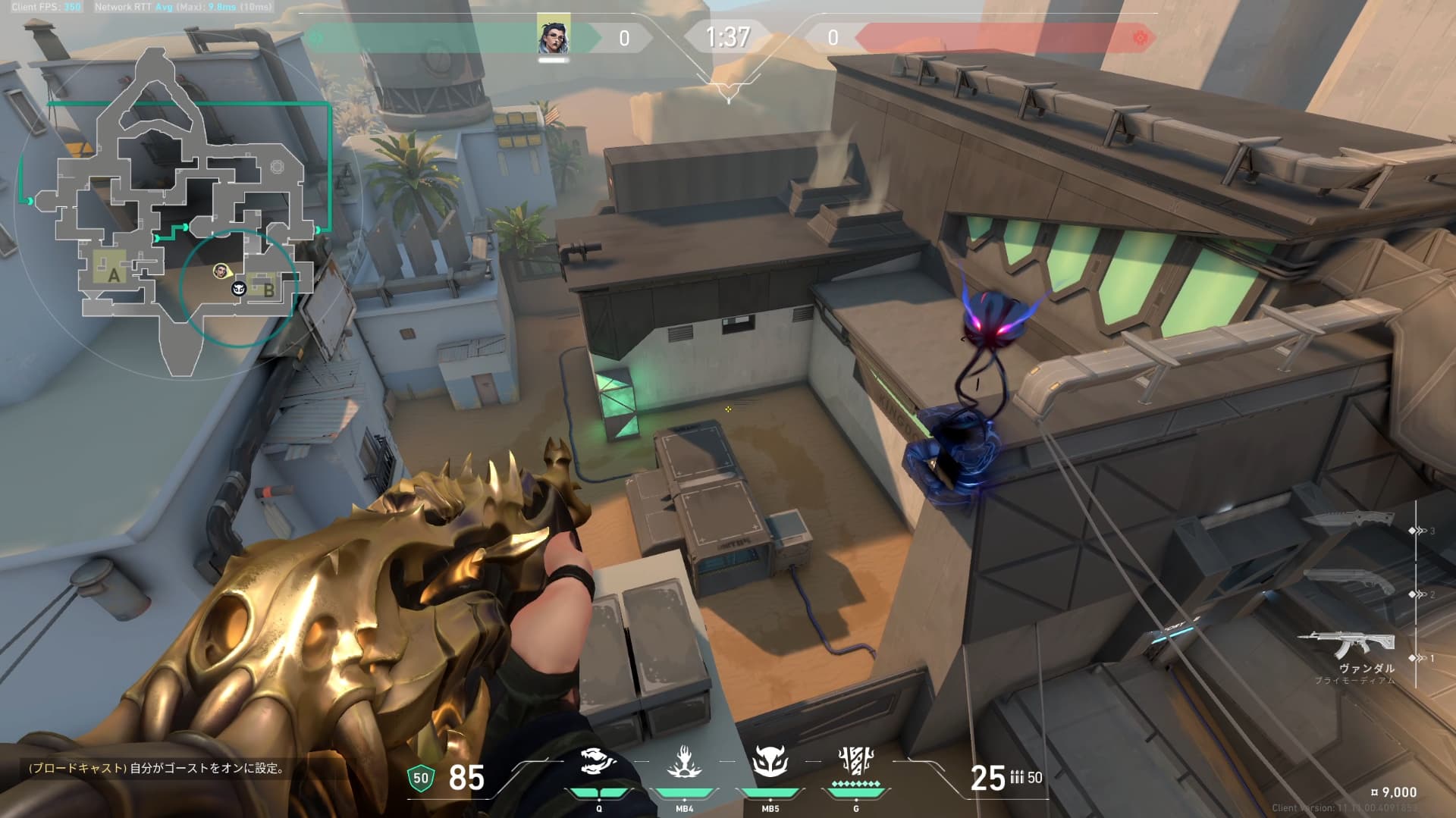Click the shield armor icon showing 50
This screenshot has height=818, width=1456.
click(x=421, y=778)
